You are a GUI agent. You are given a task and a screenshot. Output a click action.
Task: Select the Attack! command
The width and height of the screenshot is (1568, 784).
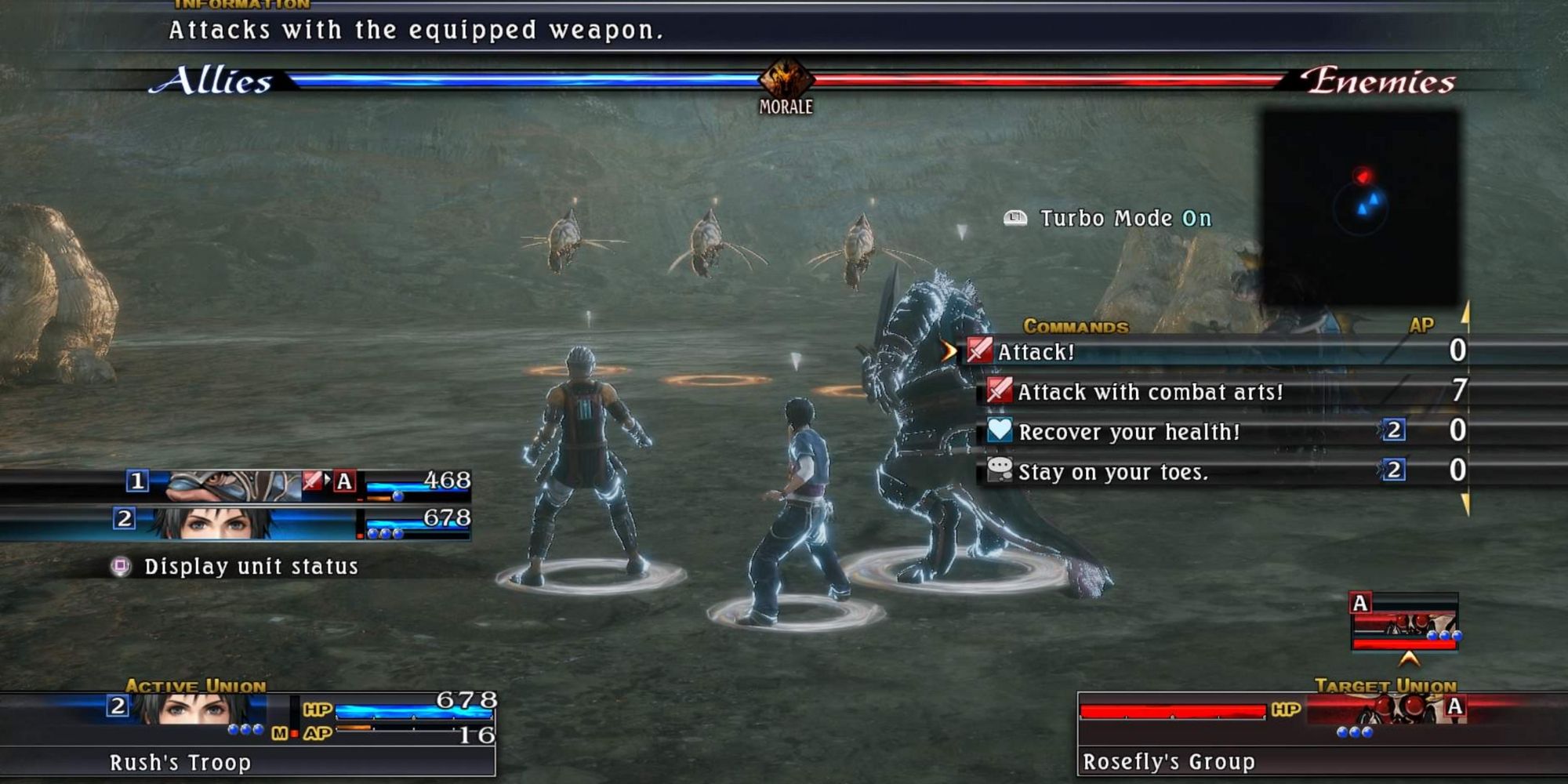click(1035, 352)
